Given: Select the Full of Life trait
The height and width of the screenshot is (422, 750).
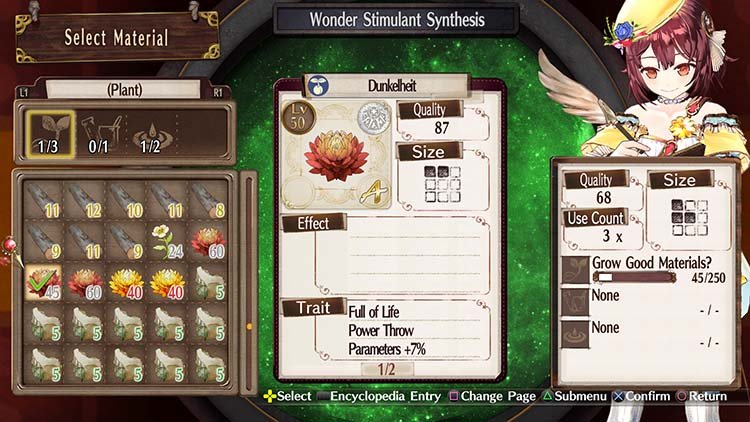Looking at the screenshot, I should pyautogui.click(x=374, y=312).
